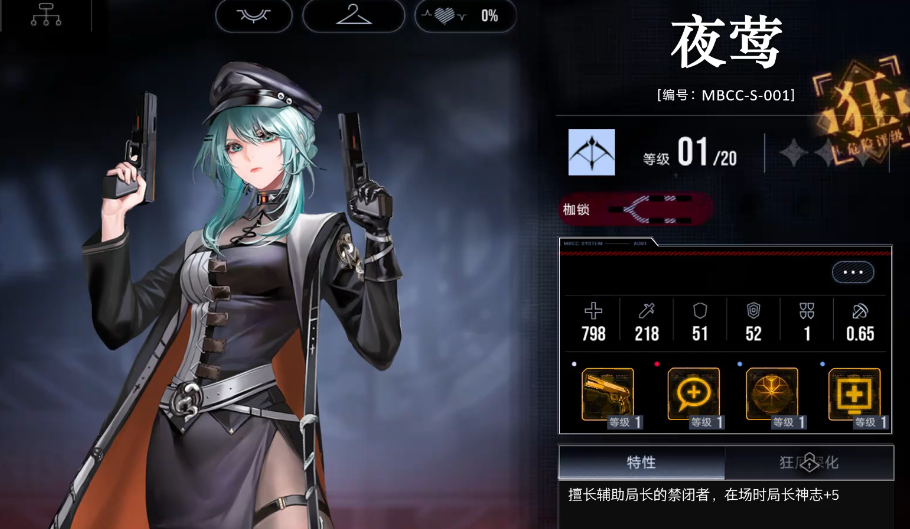This screenshot has width=910, height=529.
Task: Switch to the 特性 tab
Action: (641, 462)
